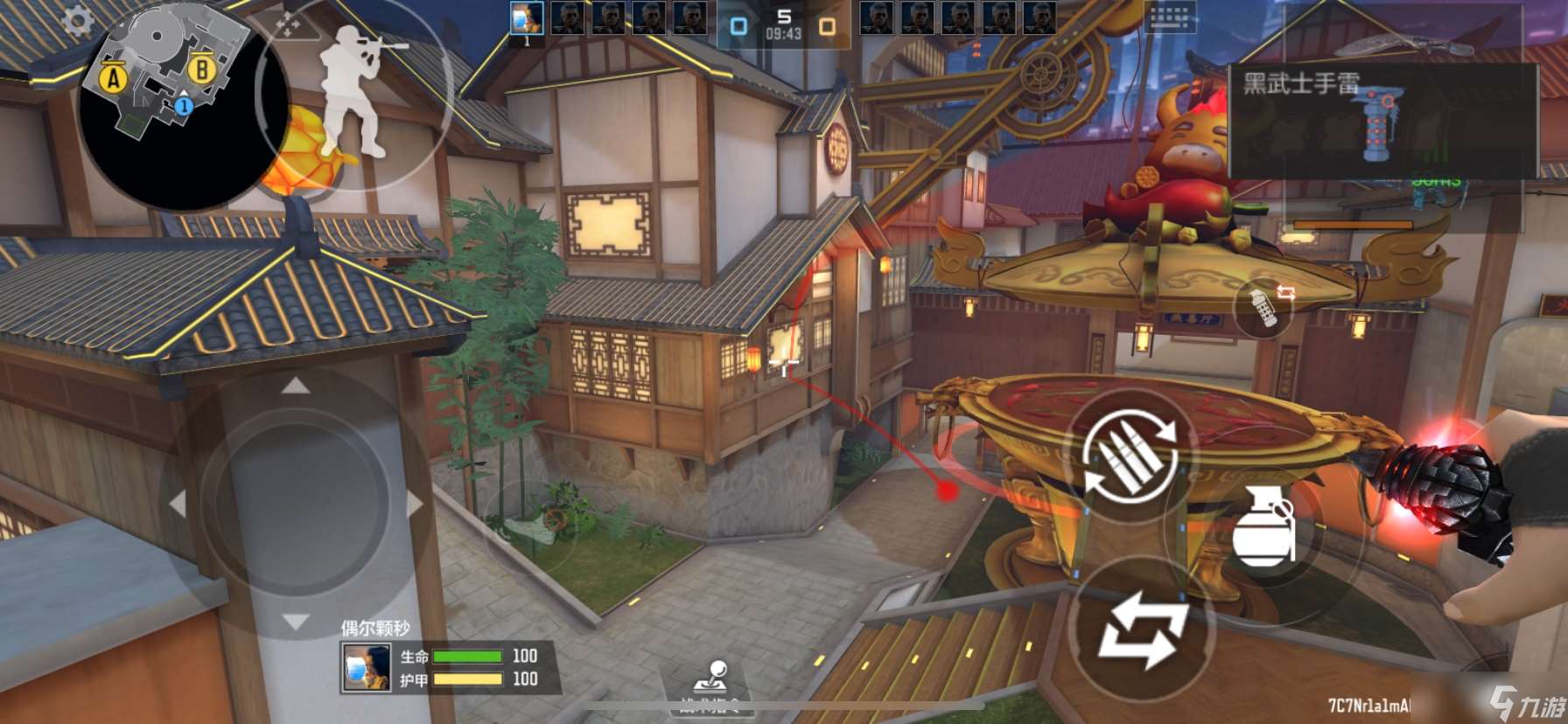1568x724 pixels.
Task: Tap the virtual movement joystick center
Action: click(296, 503)
